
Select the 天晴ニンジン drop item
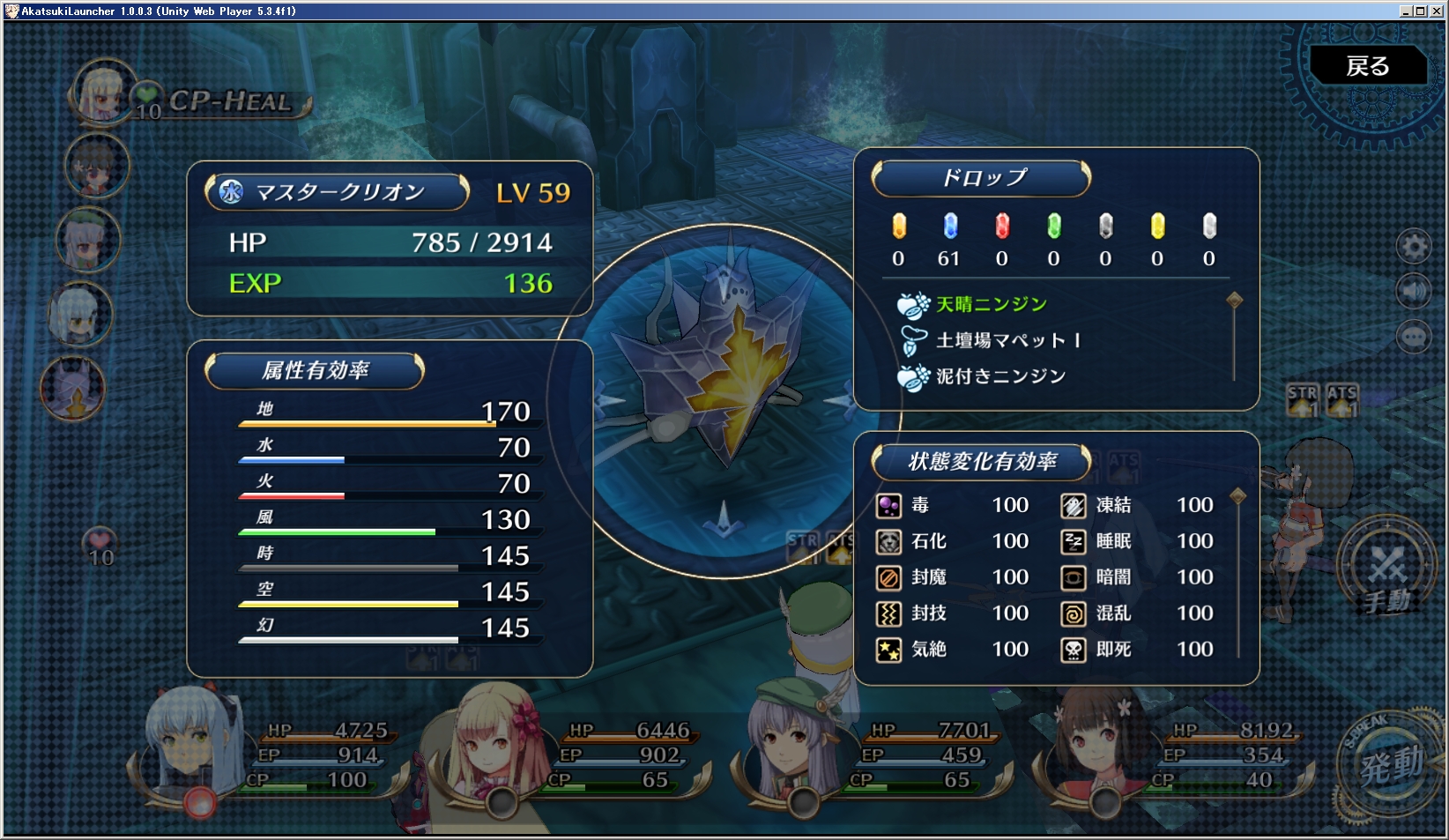pos(991,304)
